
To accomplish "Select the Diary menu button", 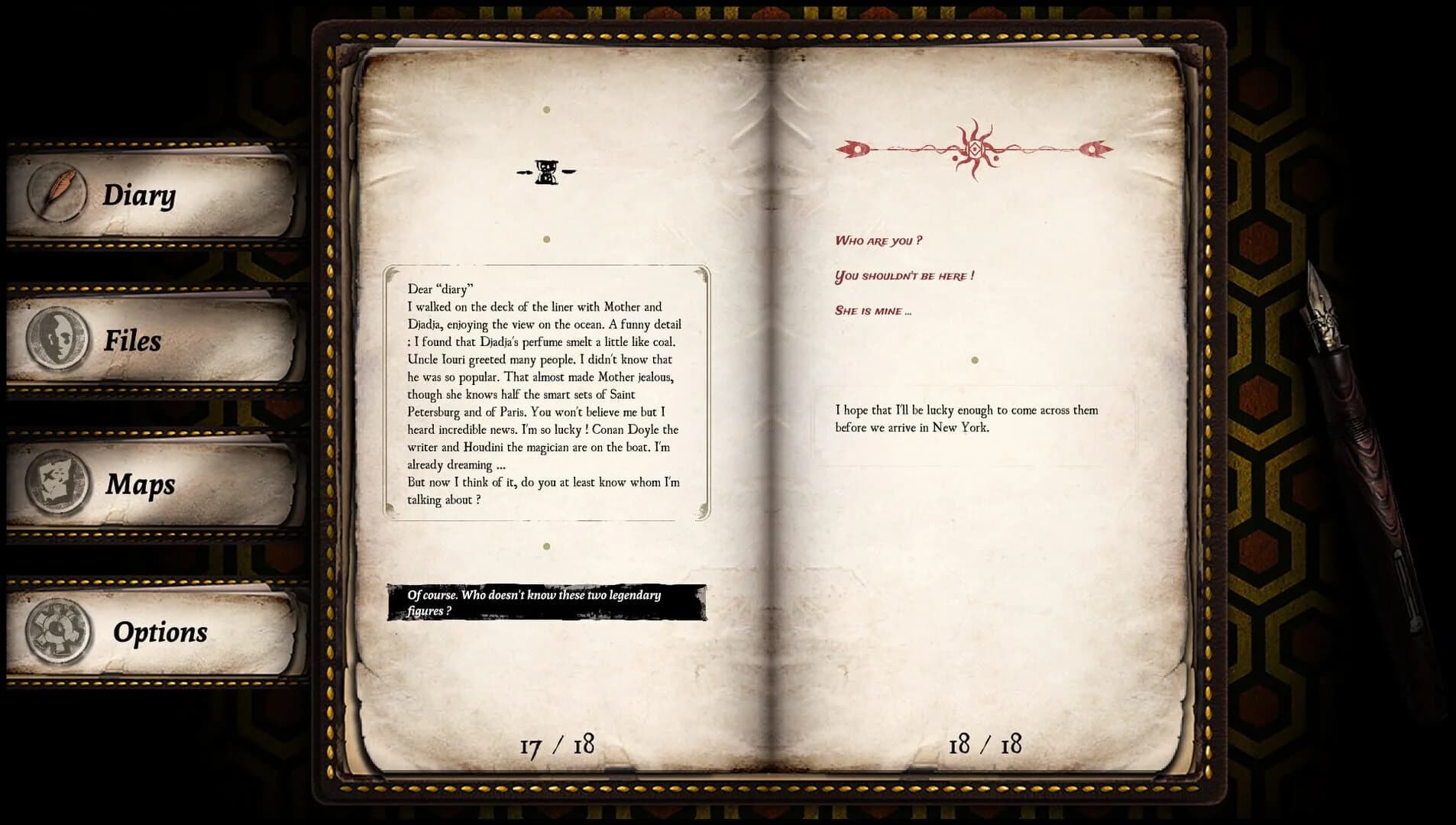I will coord(140,196).
